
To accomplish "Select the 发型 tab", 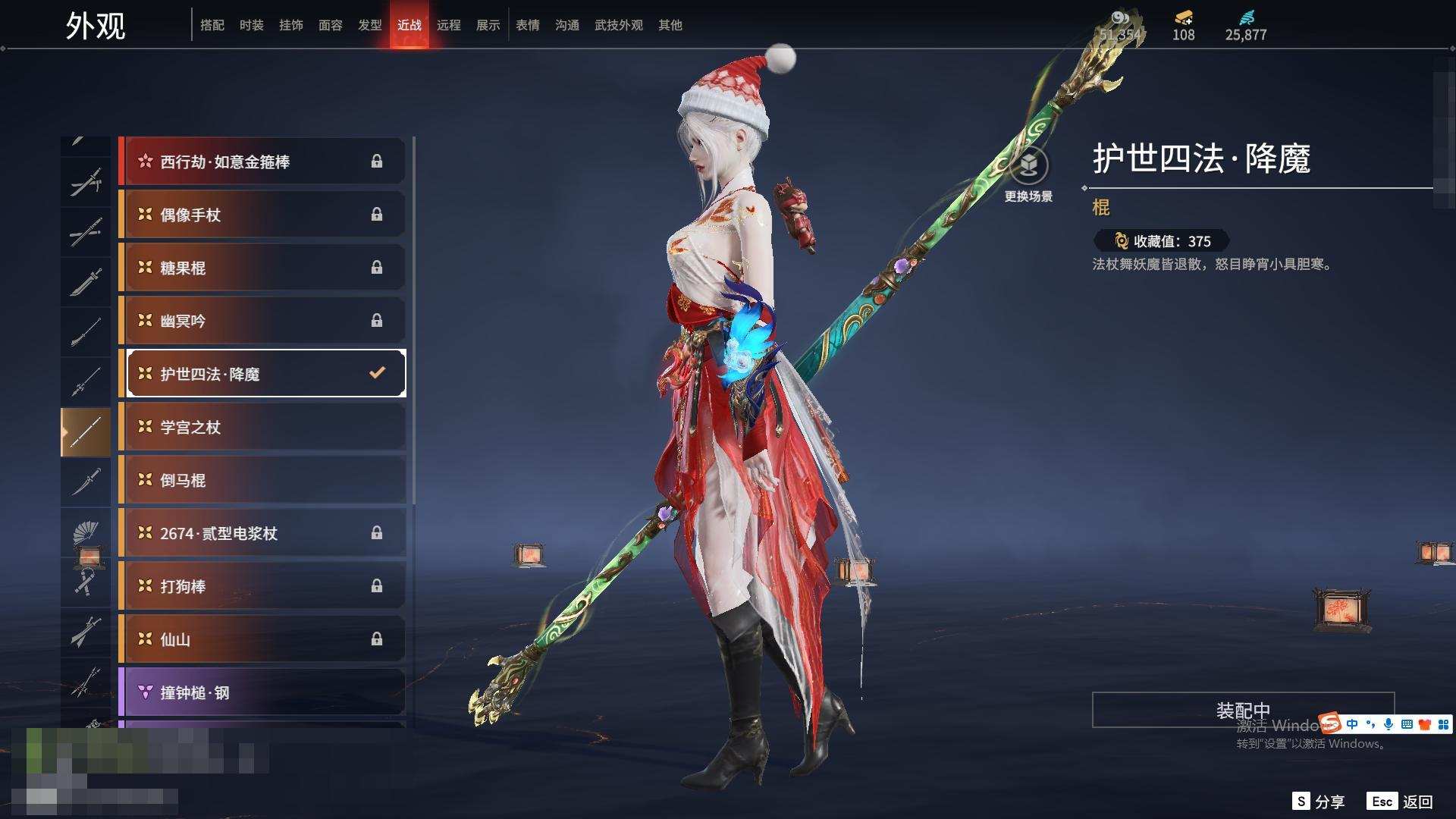I will [369, 25].
